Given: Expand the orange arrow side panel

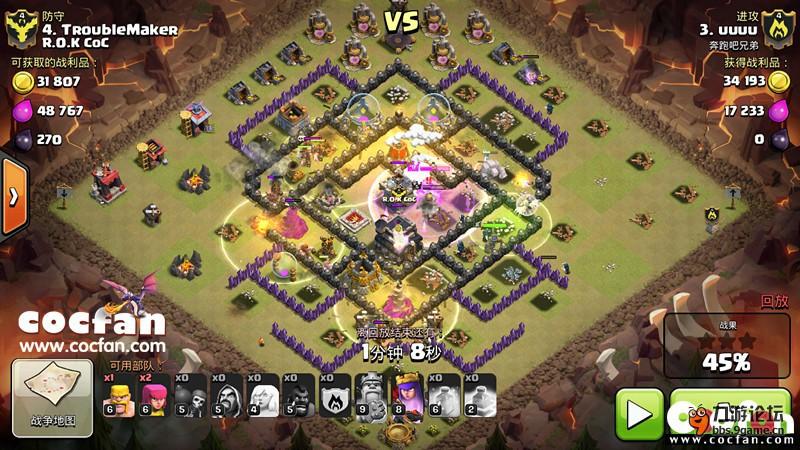Looking at the screenshot, I should coord(12,196).
